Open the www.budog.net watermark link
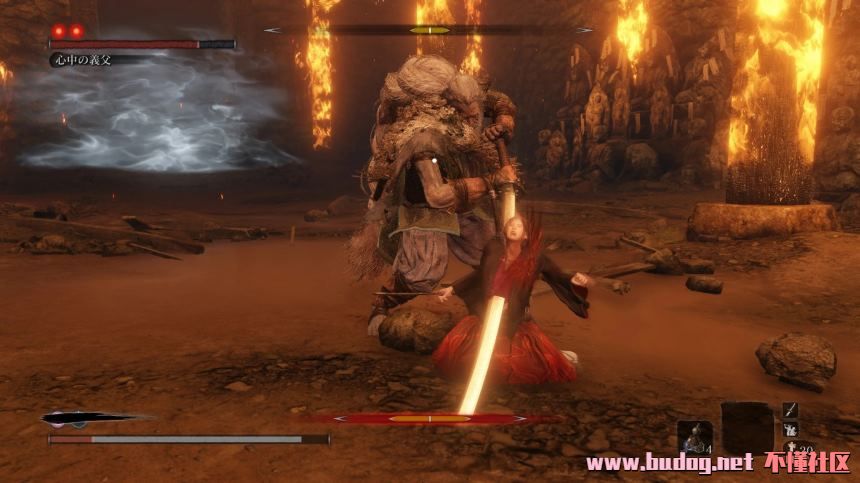This screenshot has height=483, width=860. pyautogui.click(x=668, y=462)
